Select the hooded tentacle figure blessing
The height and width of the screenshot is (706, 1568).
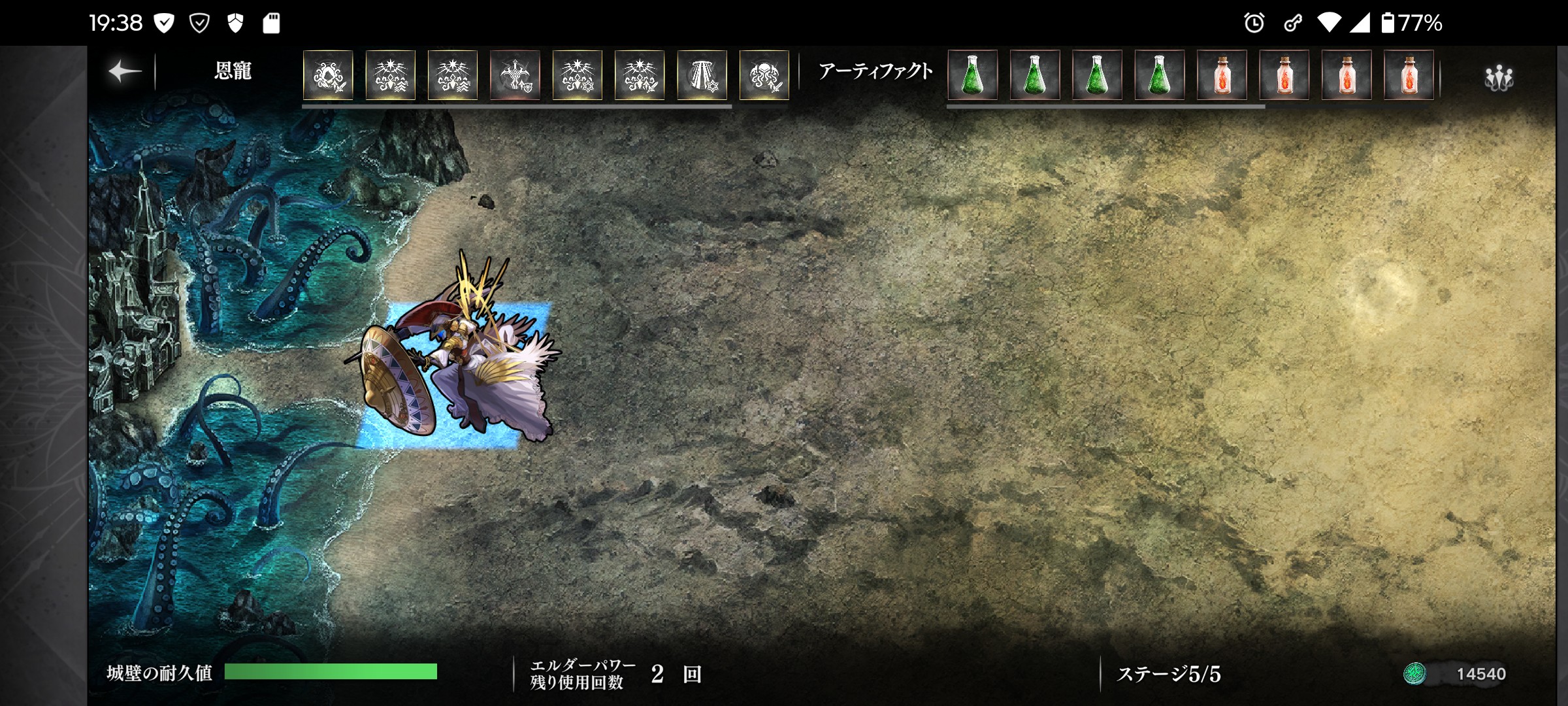click(x=328, y=75)
